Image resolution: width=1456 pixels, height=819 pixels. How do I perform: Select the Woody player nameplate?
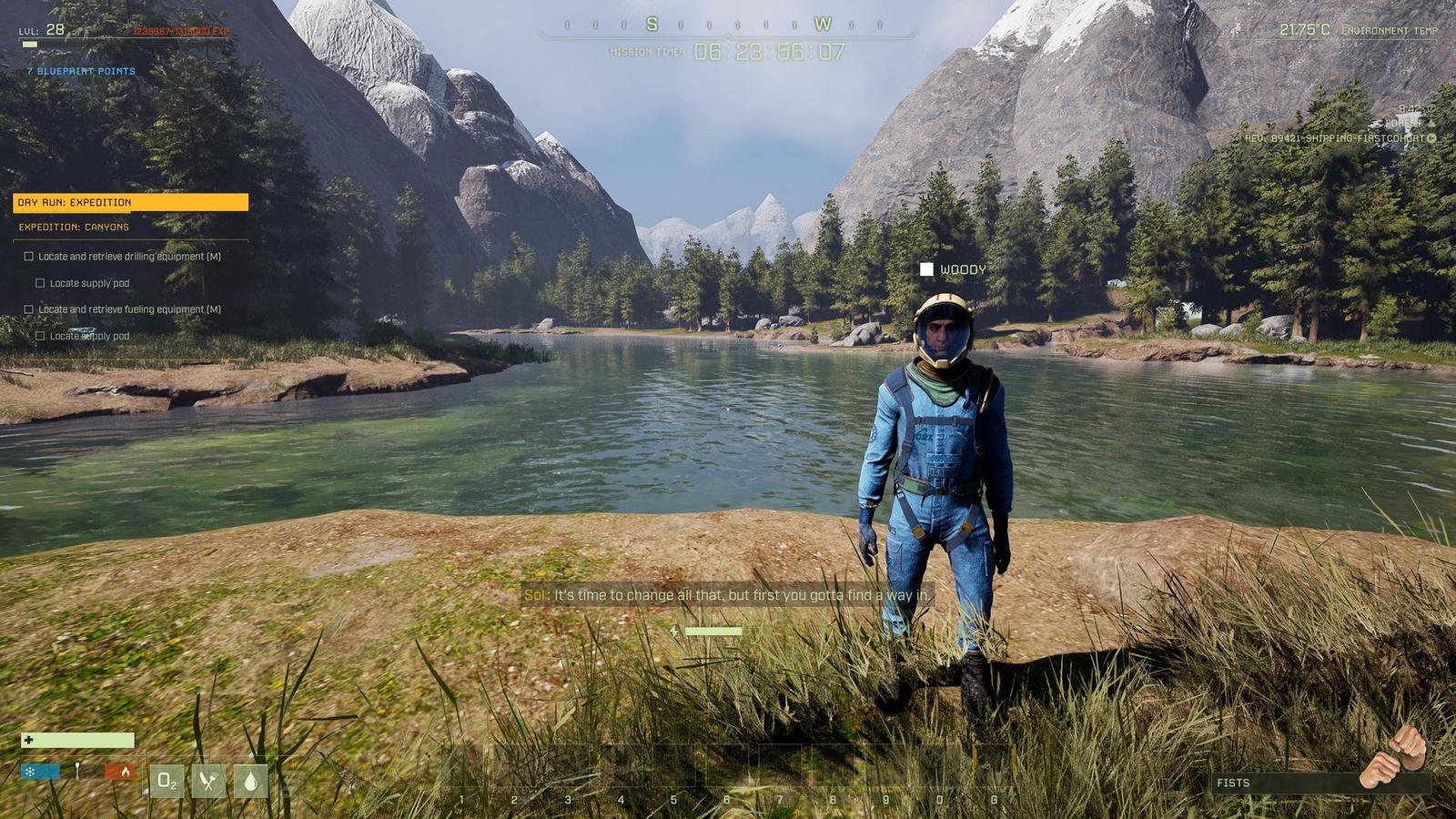[x=953, y=269]
